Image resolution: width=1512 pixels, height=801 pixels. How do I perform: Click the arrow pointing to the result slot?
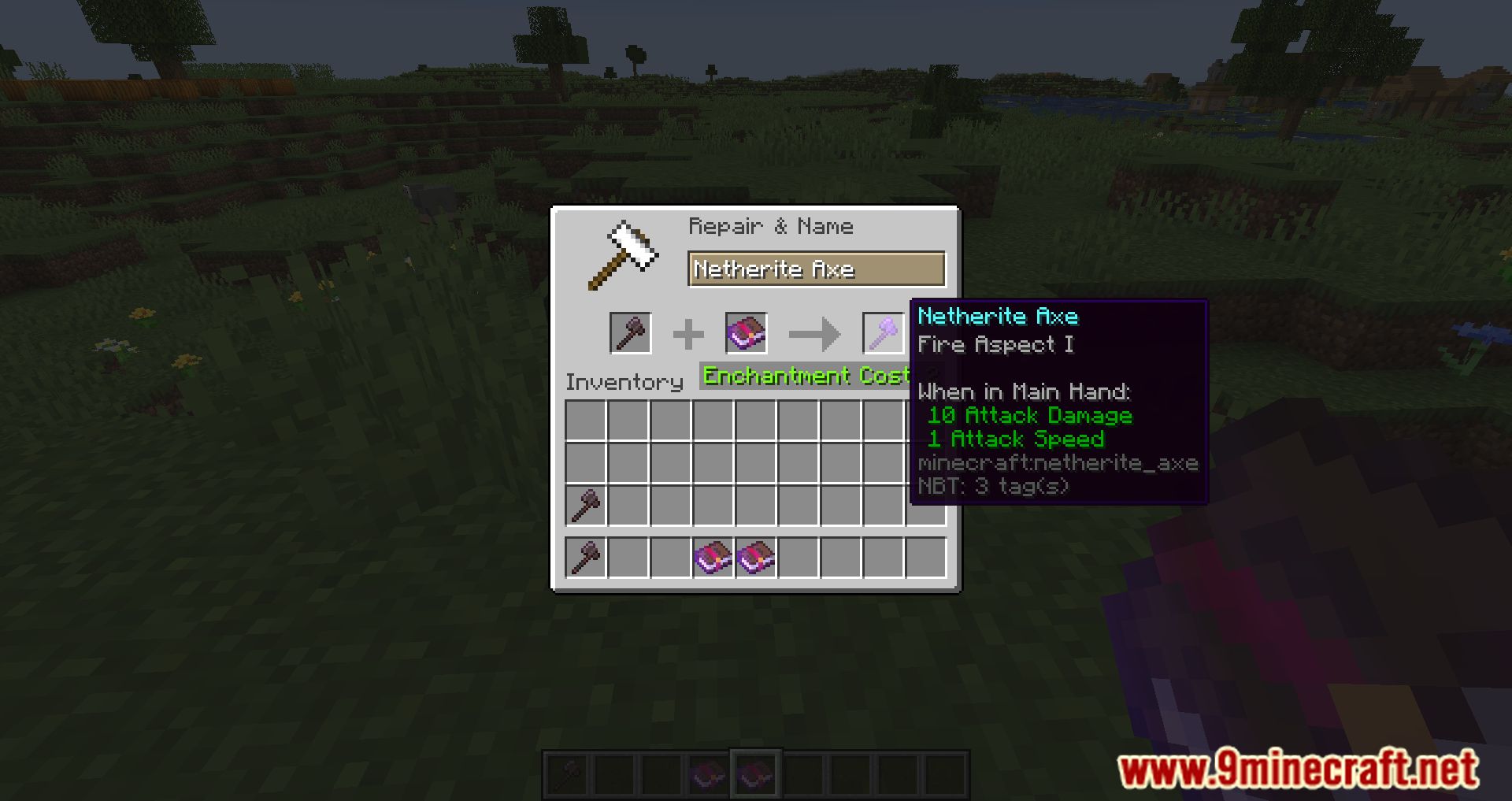(817, 332)
